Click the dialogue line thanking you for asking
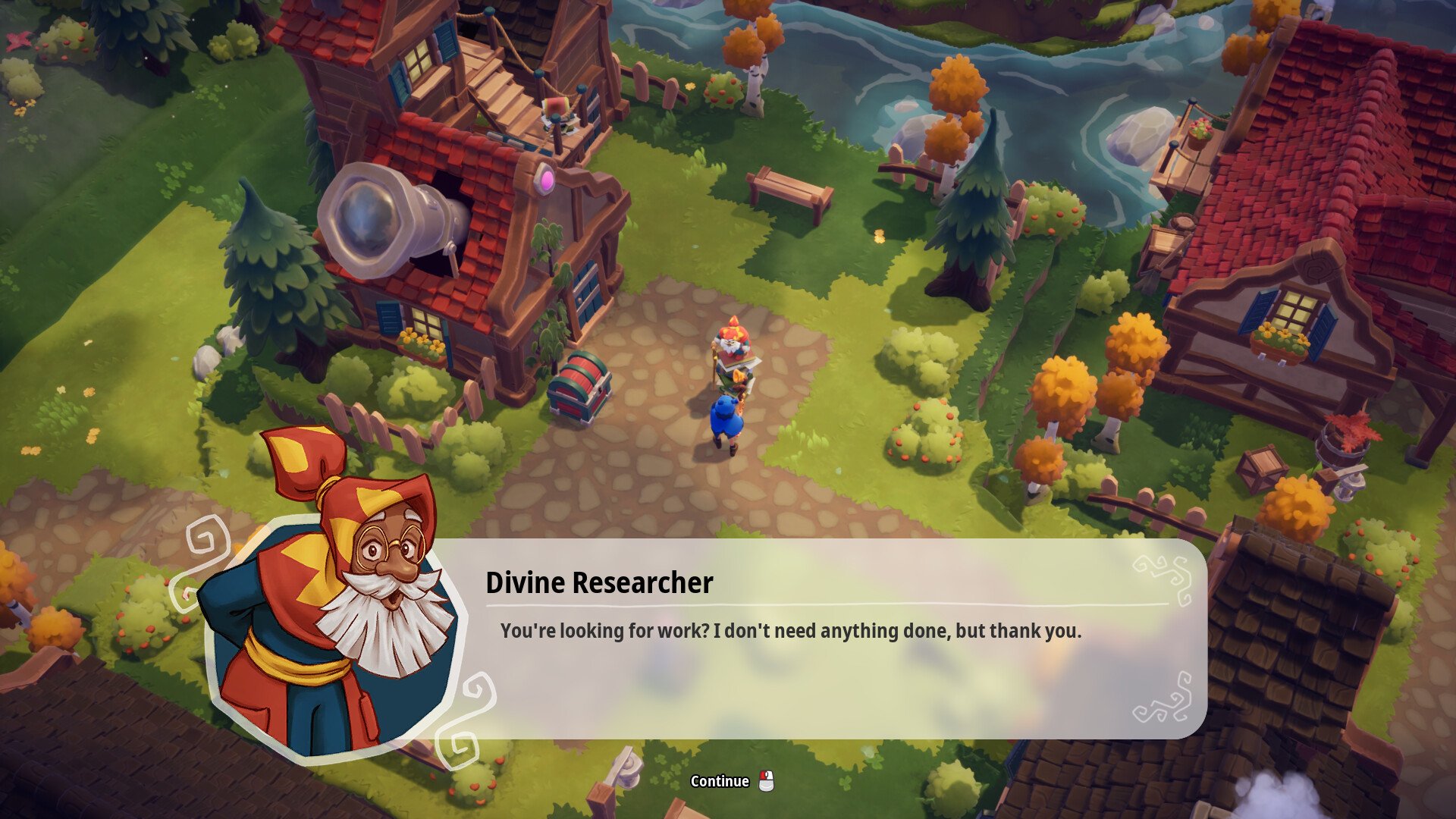Image resolution: width=1456 pixels, height=819 pixels. [791, 629]
